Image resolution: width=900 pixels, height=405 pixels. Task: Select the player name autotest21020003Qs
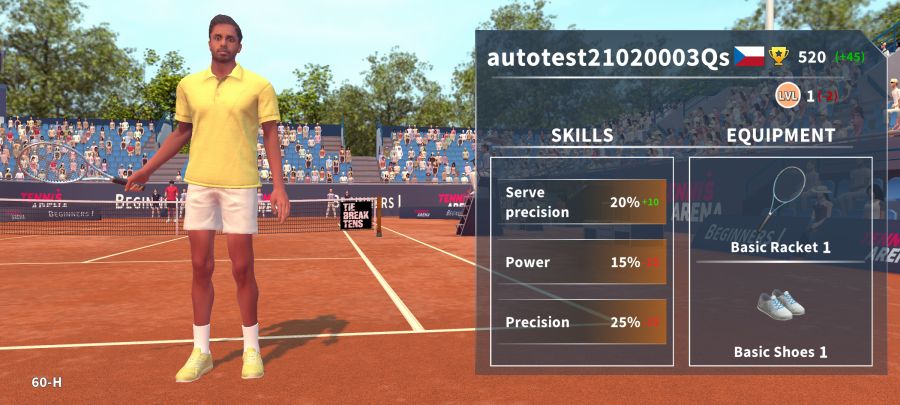[x=608, y=57]
